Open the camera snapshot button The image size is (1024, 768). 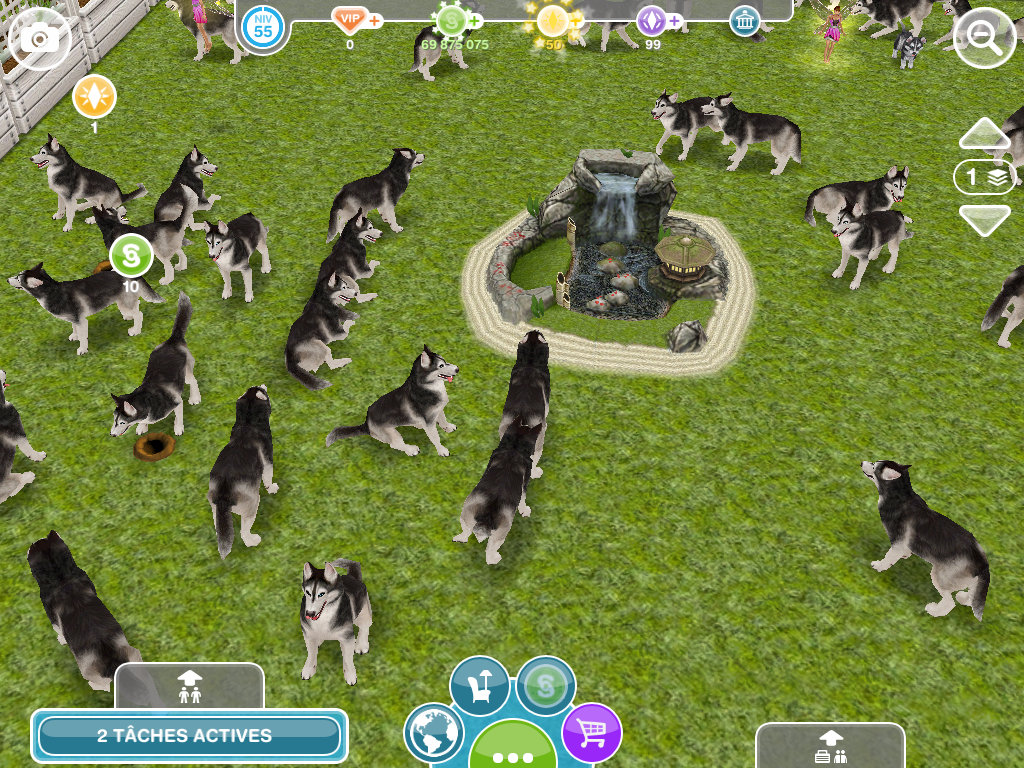click(40, 39)
